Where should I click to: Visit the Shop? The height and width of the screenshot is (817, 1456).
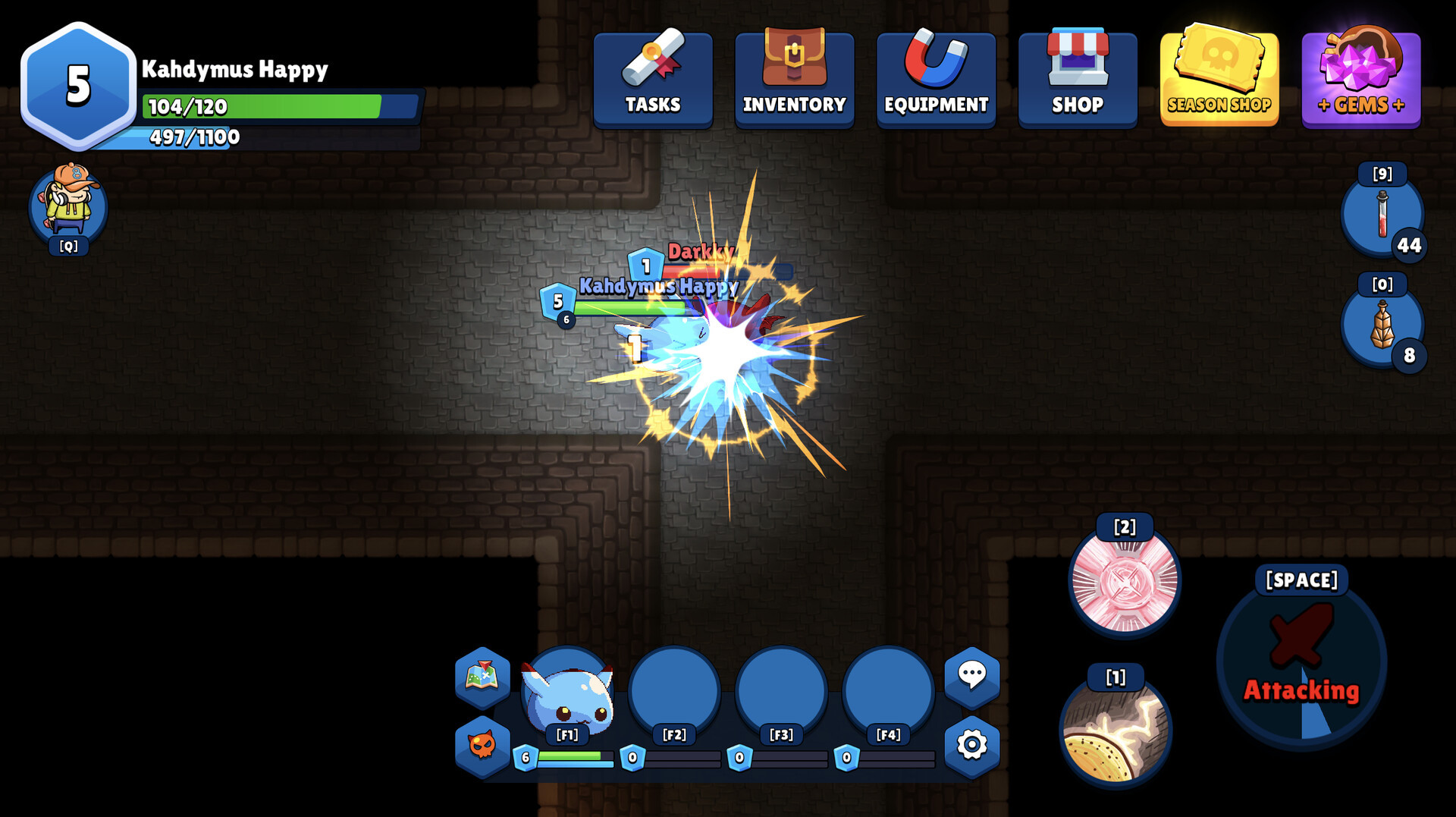(1078, 78)
